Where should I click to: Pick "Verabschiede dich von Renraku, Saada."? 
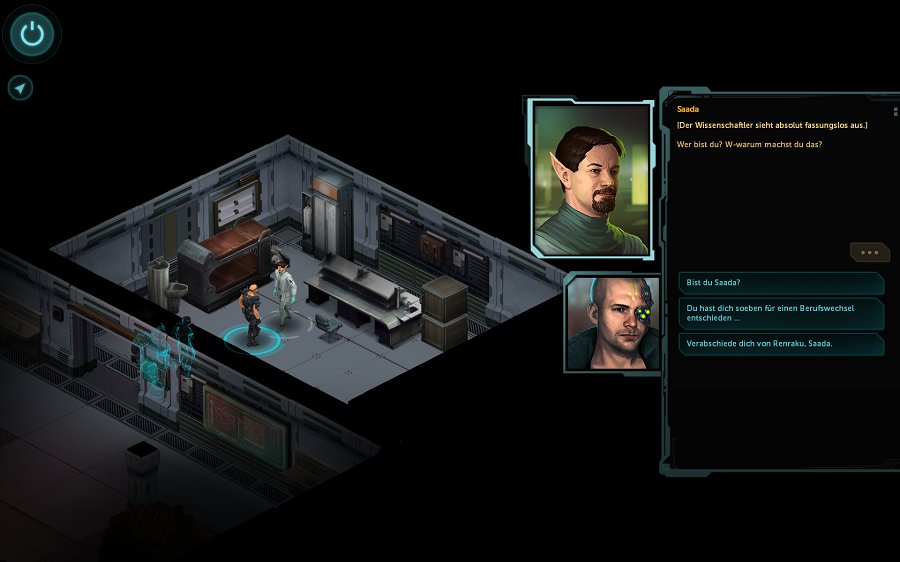click(780, 344)
